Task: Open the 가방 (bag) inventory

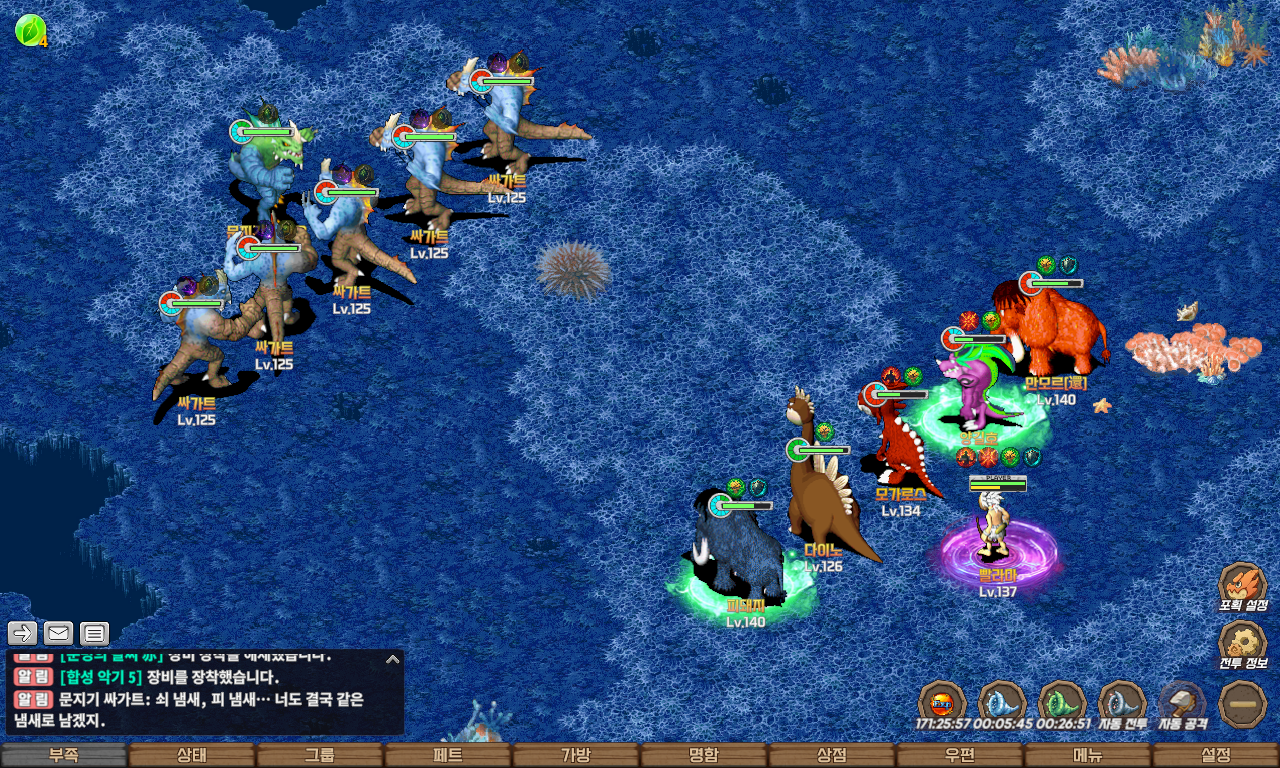Action: (x=576, y=756)
